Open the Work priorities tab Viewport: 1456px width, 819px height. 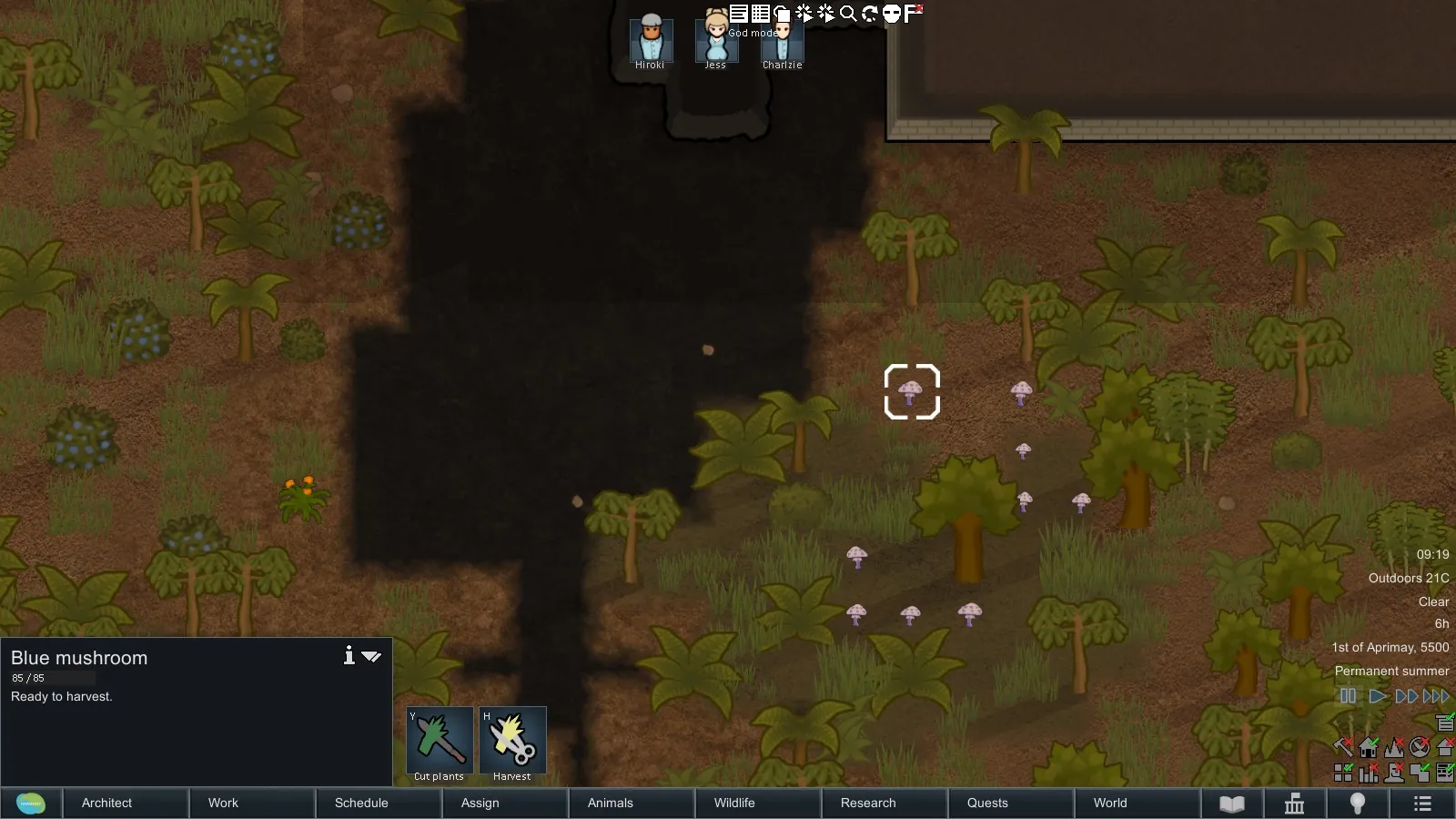click(x=223, y=803)
